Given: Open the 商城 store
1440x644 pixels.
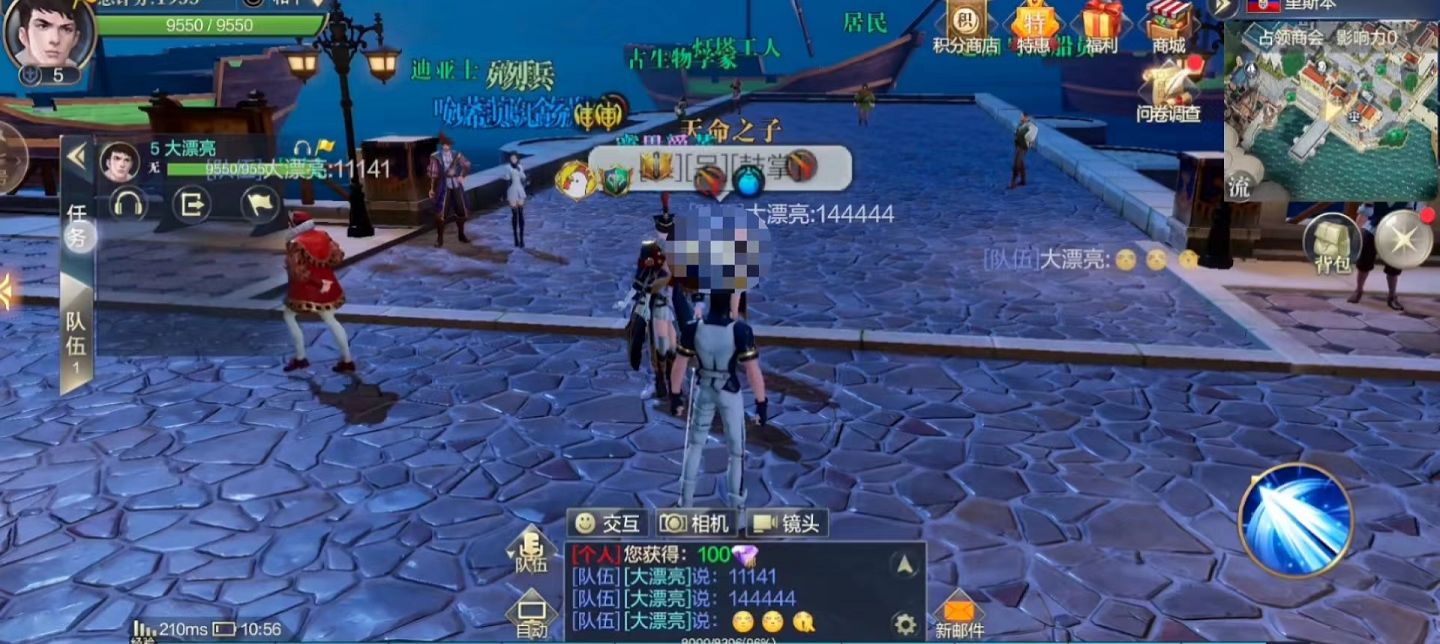Looking at the screenshot, I should pyautogui.click(x=1169, y=26).
